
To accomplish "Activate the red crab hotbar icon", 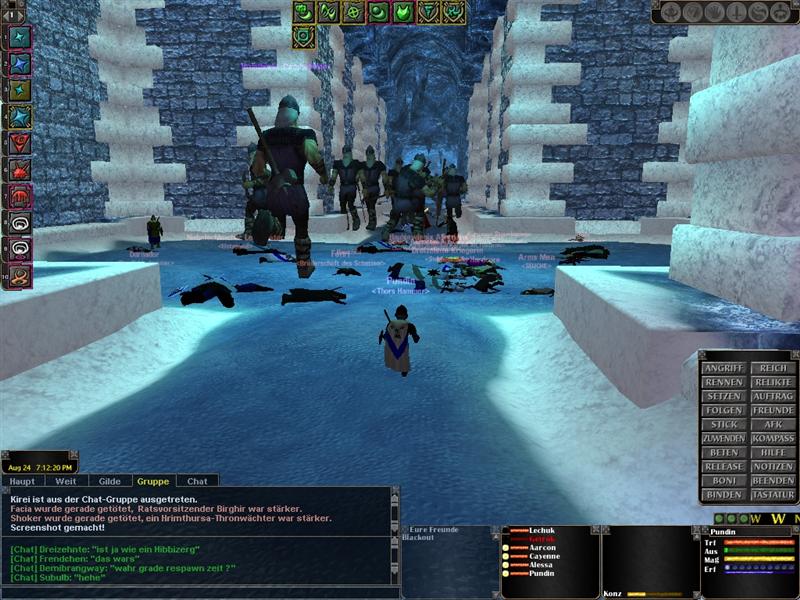I will [x=19, y=168].
